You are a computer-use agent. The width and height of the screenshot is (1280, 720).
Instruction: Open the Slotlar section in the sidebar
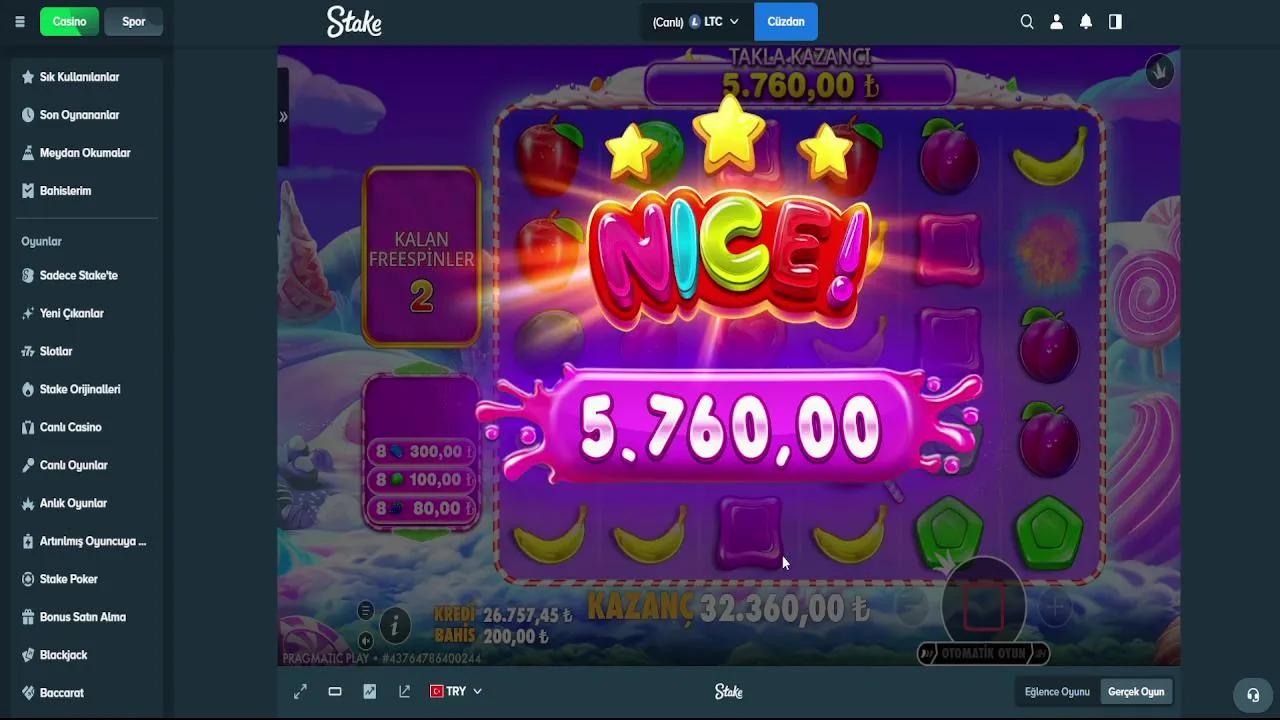(x=56, y=351)
